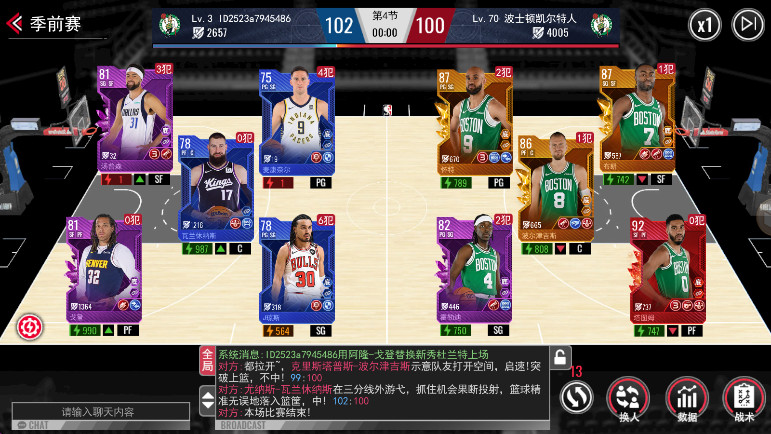Go back from the 季前赛 screen
The image size is (771, 434).
pyautogui.click(x=16, y=23)
